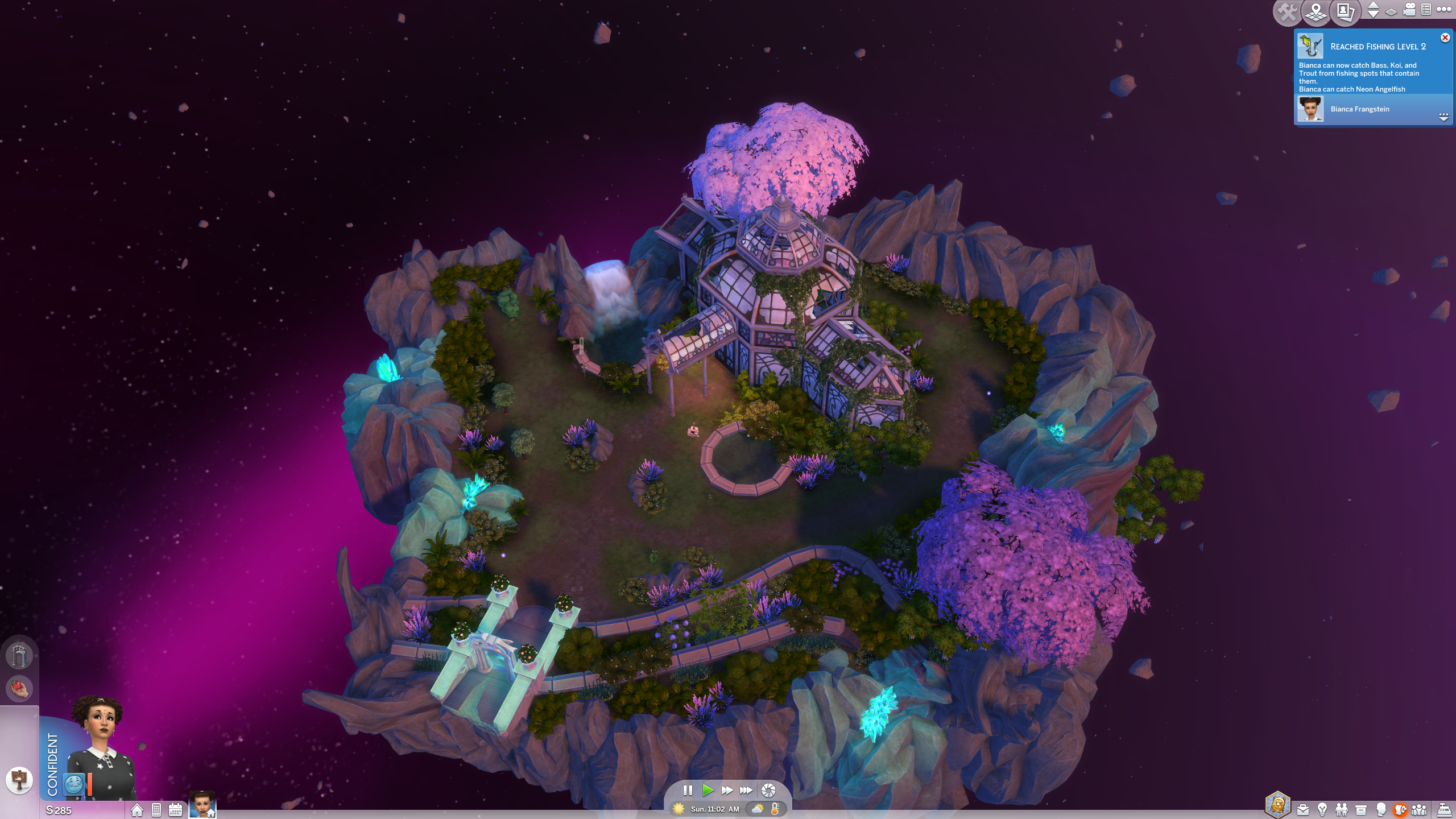Switch to home lot view with house button
The height and width of the screenshot is (819, 1456).
coord(137,809)
